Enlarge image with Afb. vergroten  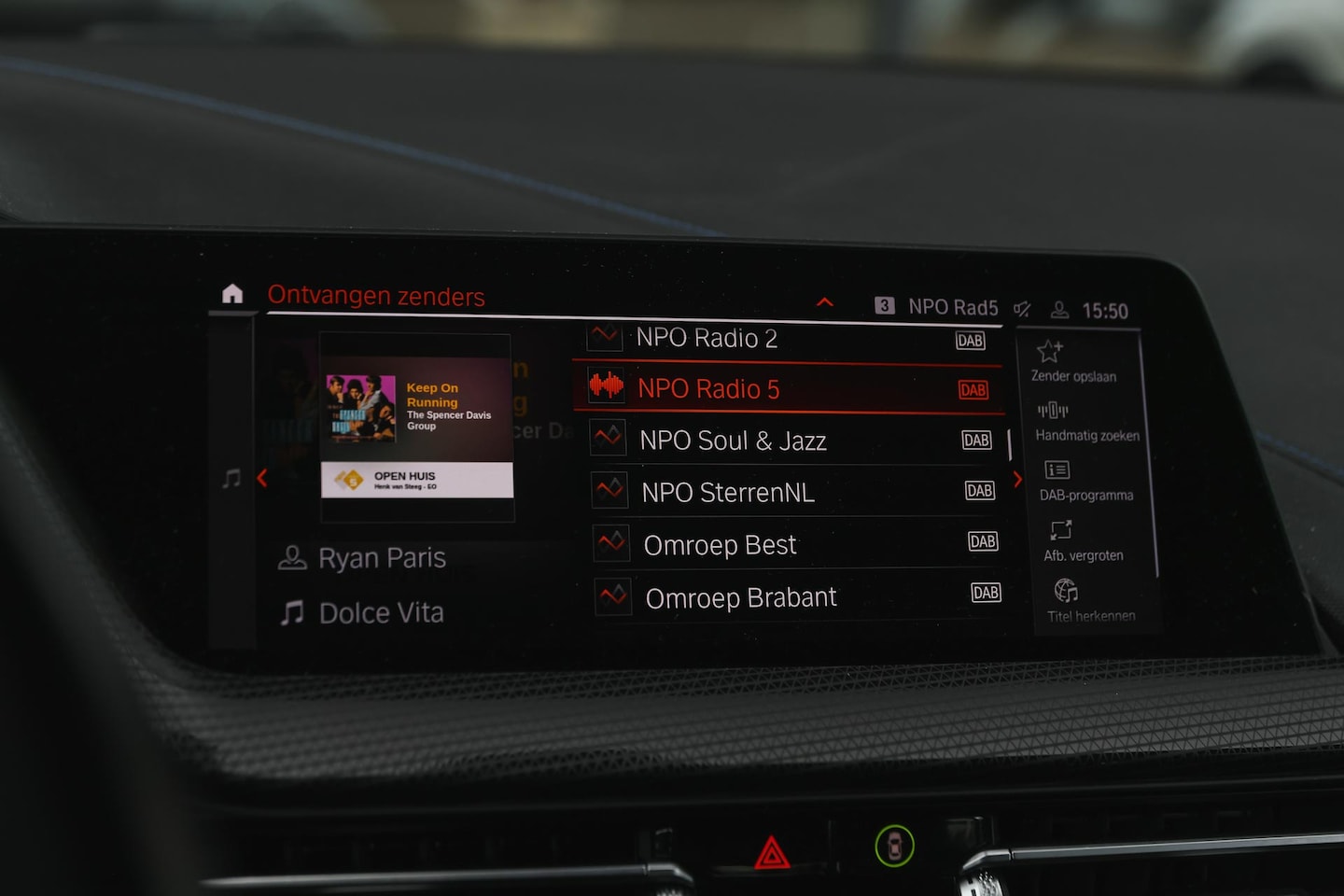pyautogui.click(x=1082, y=541)
